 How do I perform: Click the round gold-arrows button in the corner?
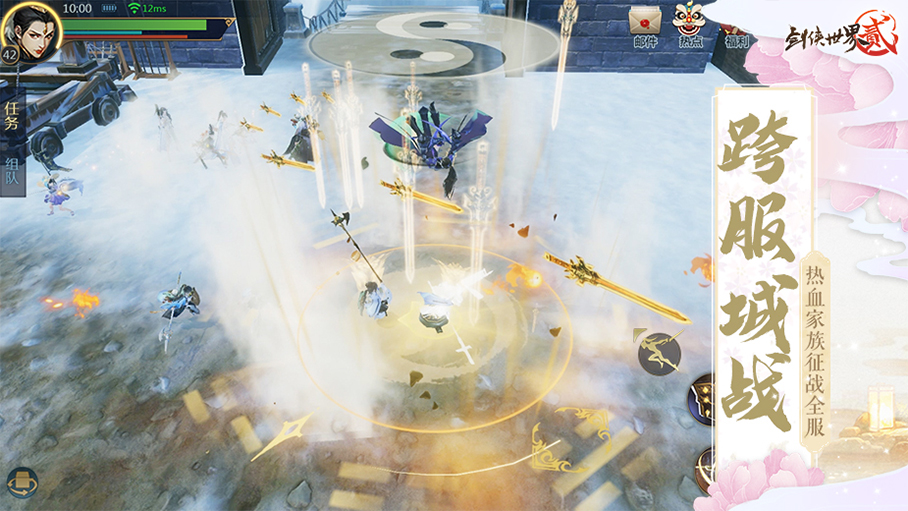[x=22, y=484]
